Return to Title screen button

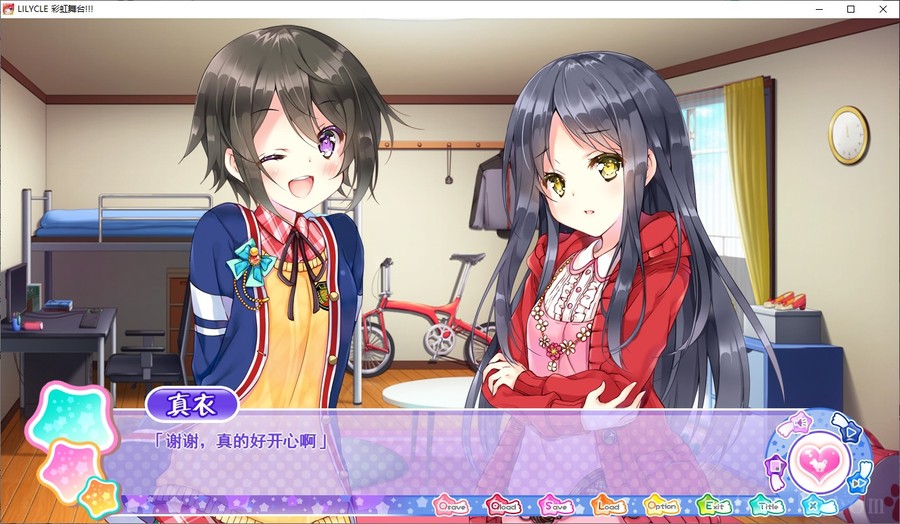click(766, 506)
